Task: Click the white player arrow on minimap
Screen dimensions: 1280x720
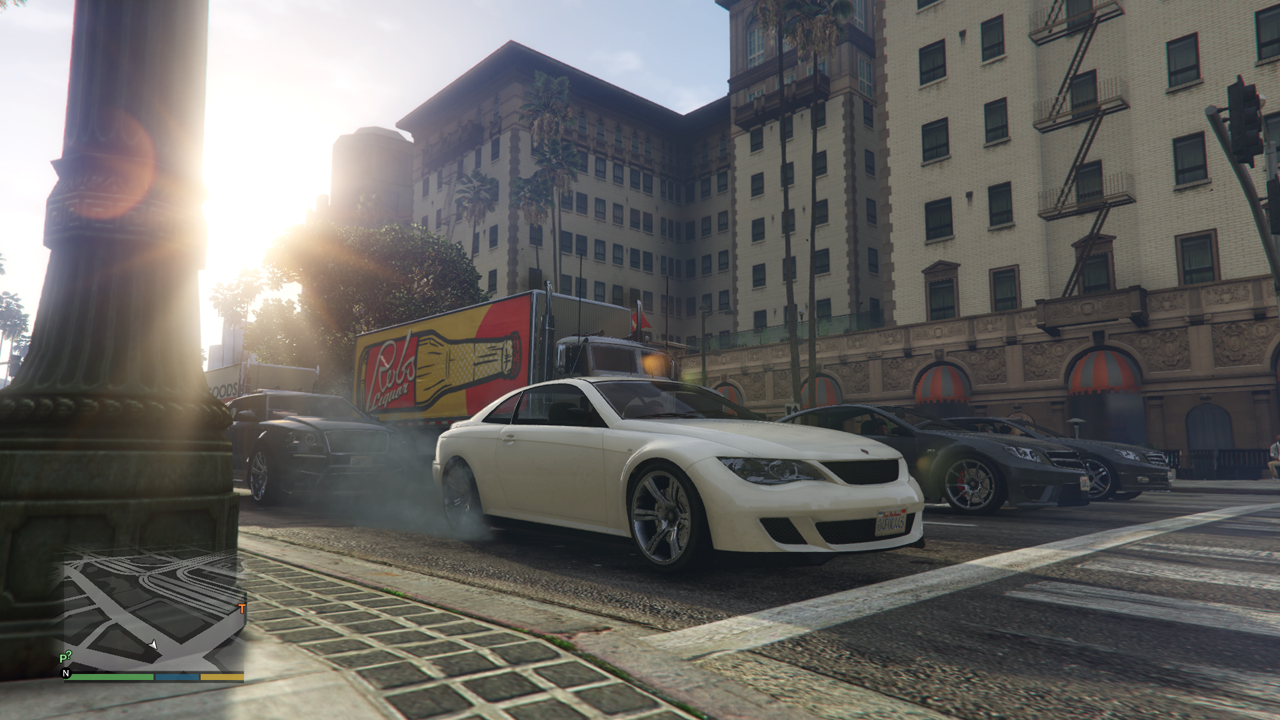Action: tap(153, 645)
